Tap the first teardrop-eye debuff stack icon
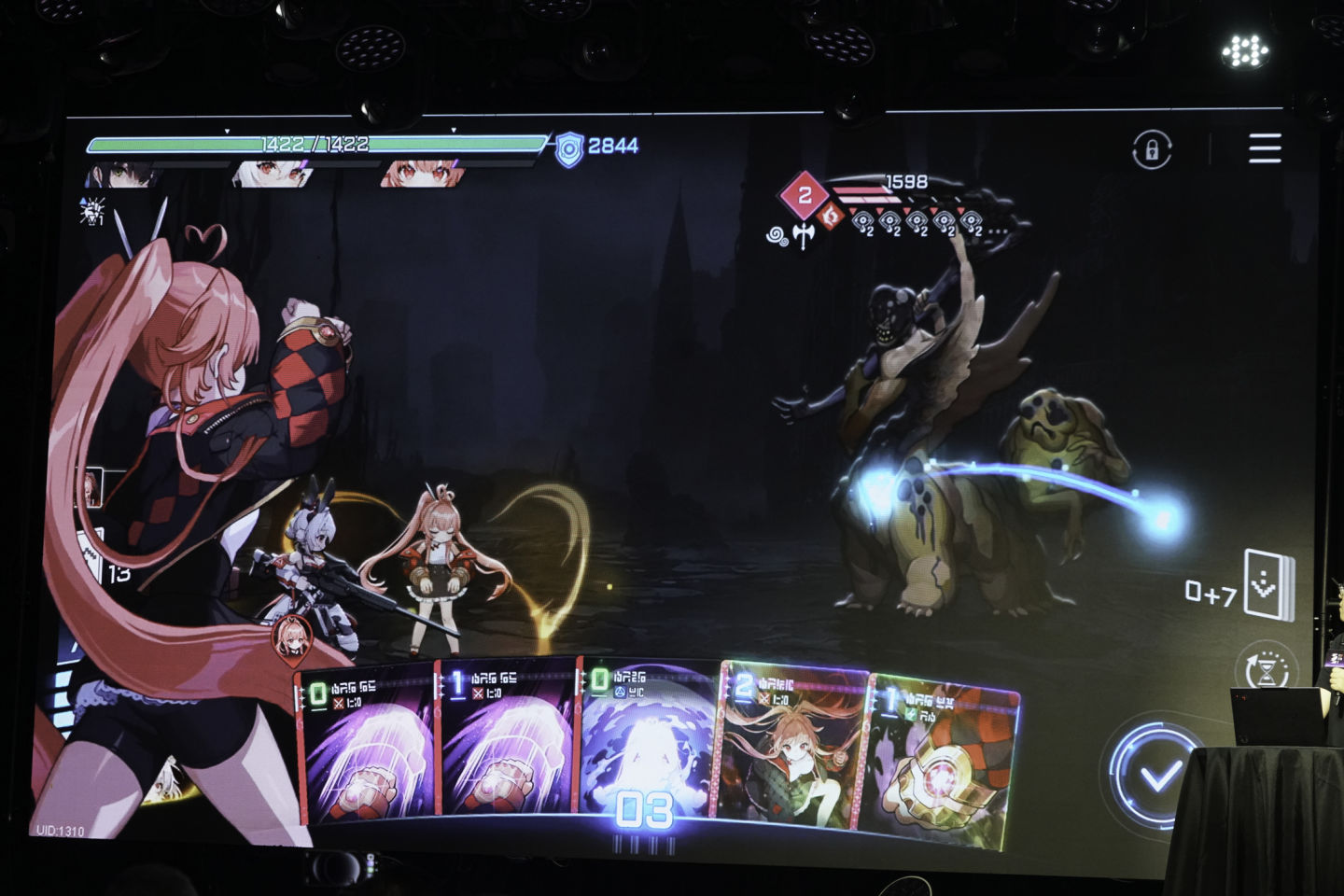The width and height of the screenshot is (1344, 896). pos(863,220)
